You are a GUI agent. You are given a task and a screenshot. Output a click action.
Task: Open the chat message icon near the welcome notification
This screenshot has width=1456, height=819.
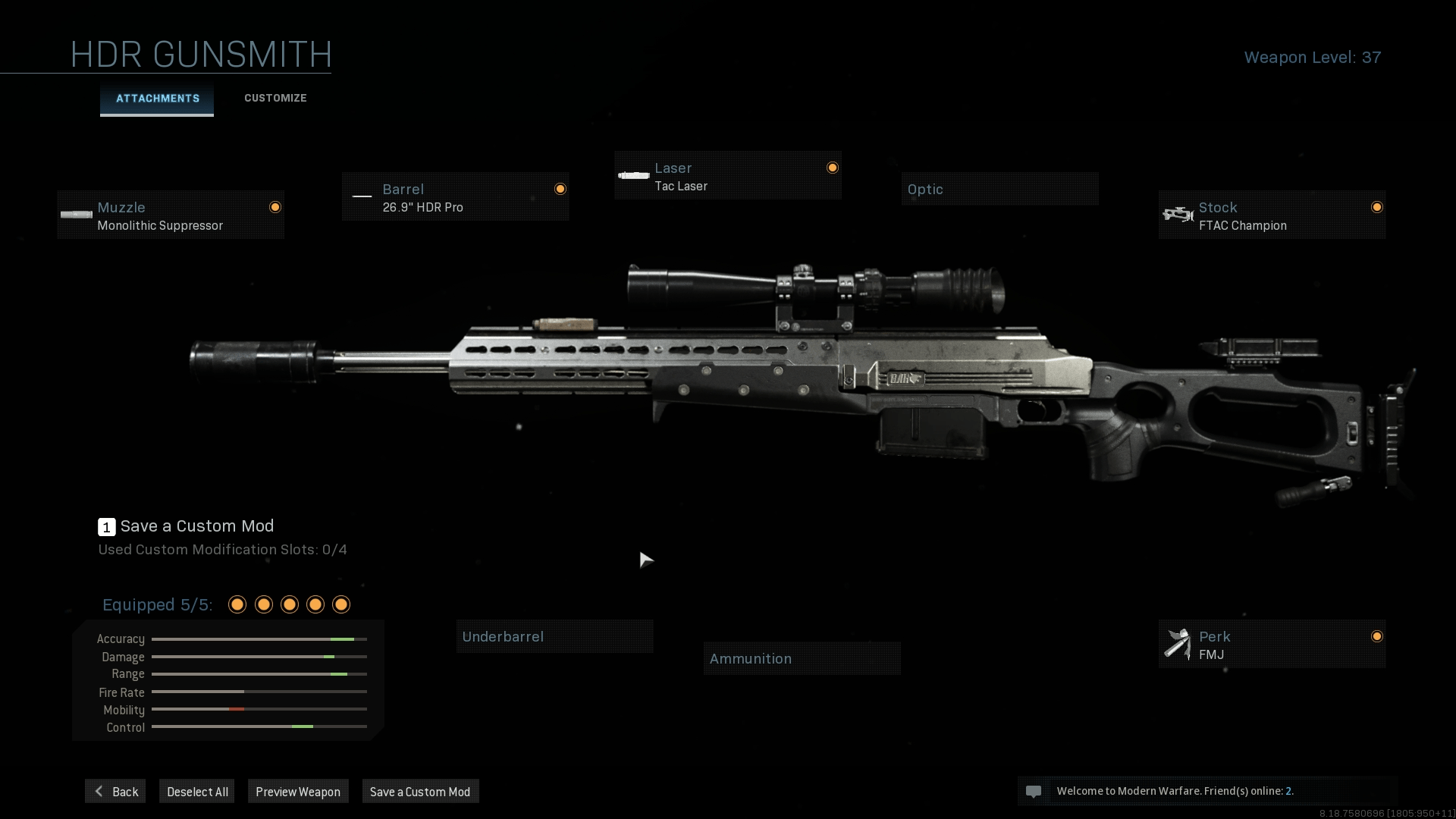click(1034, 791)
